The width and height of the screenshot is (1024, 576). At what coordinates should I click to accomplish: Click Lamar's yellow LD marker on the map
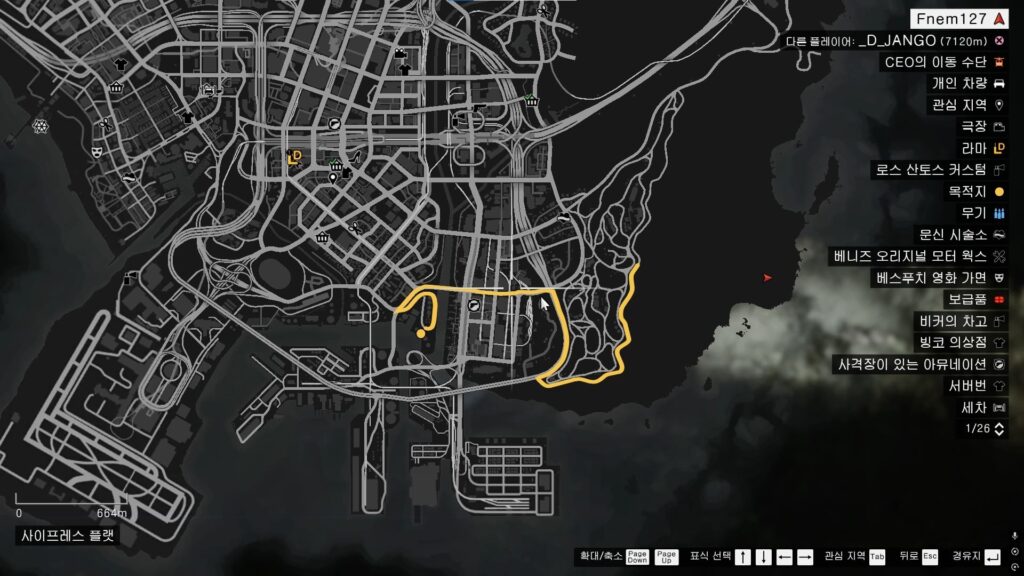point(294,155)
